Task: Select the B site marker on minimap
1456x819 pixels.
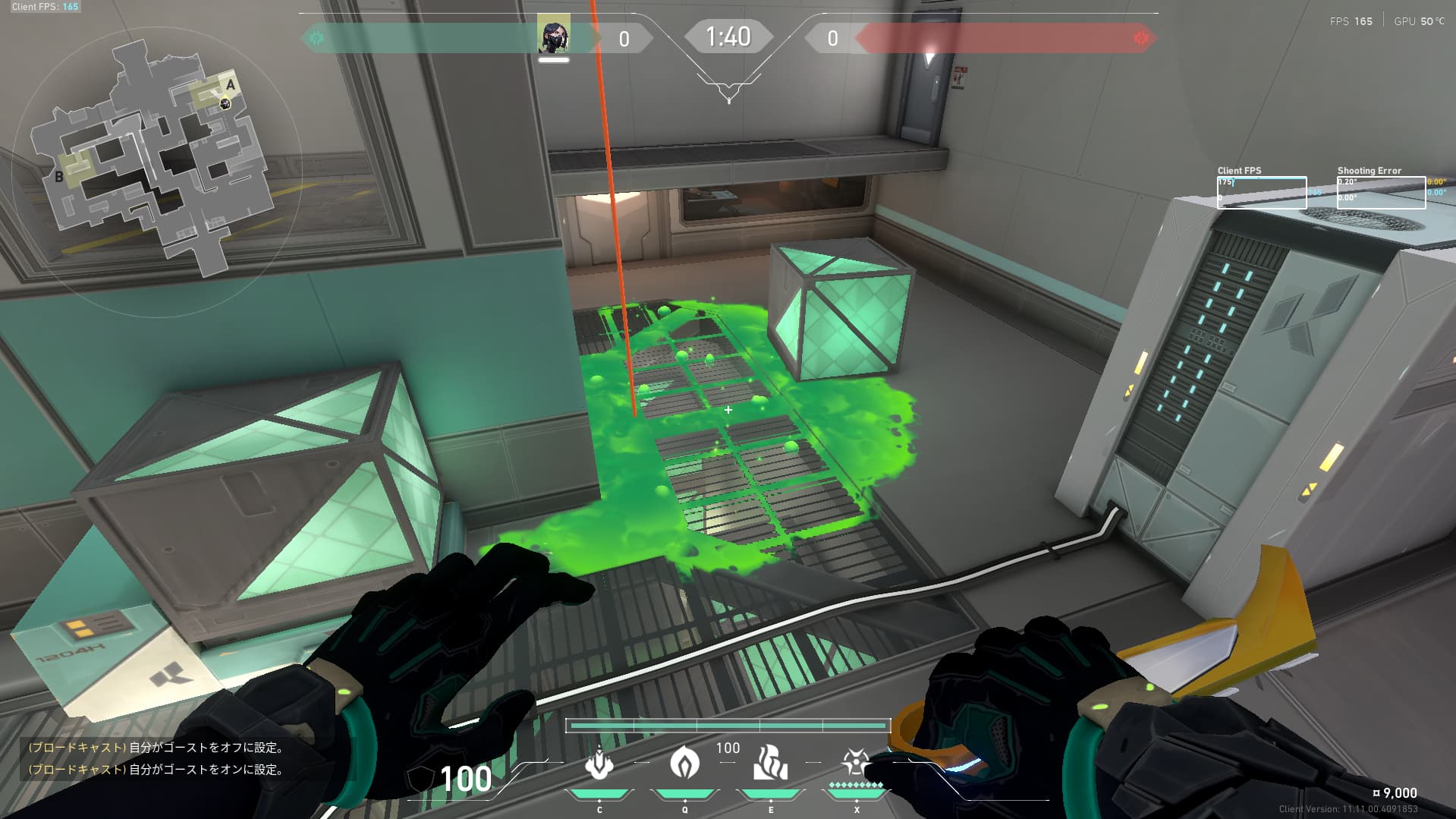Action: click(59, 177)
